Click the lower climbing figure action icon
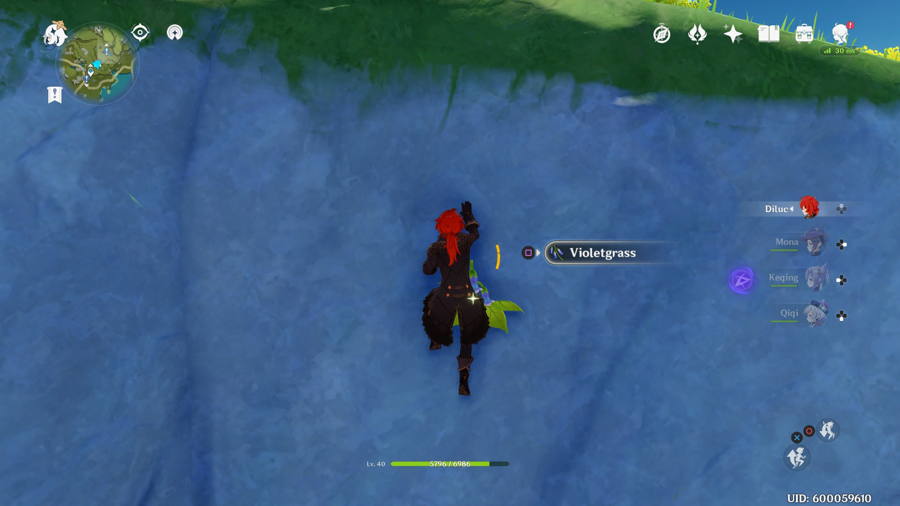 797,458
